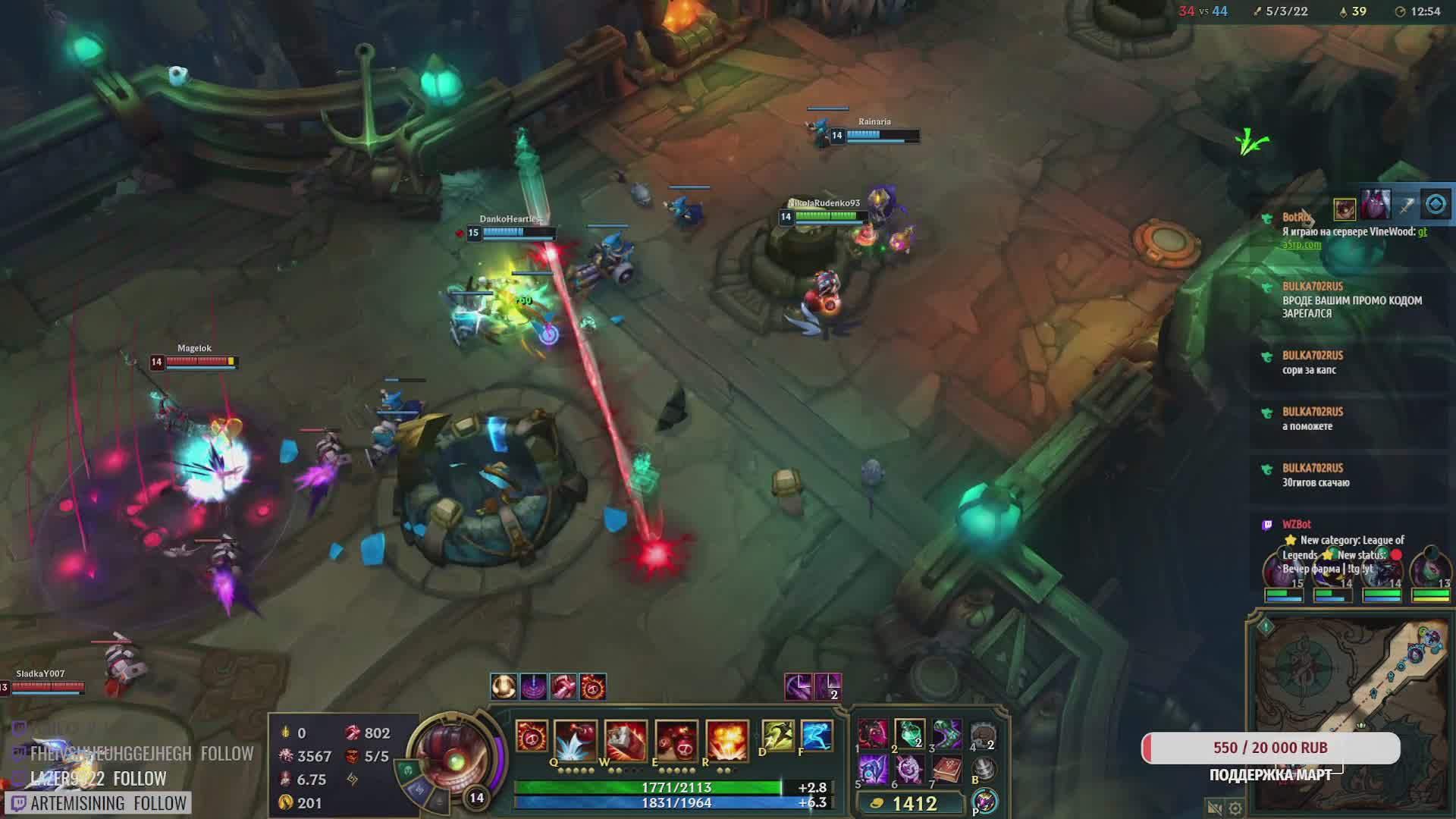
Task: Select the red spellbook item slot
Action: (946, 771)
